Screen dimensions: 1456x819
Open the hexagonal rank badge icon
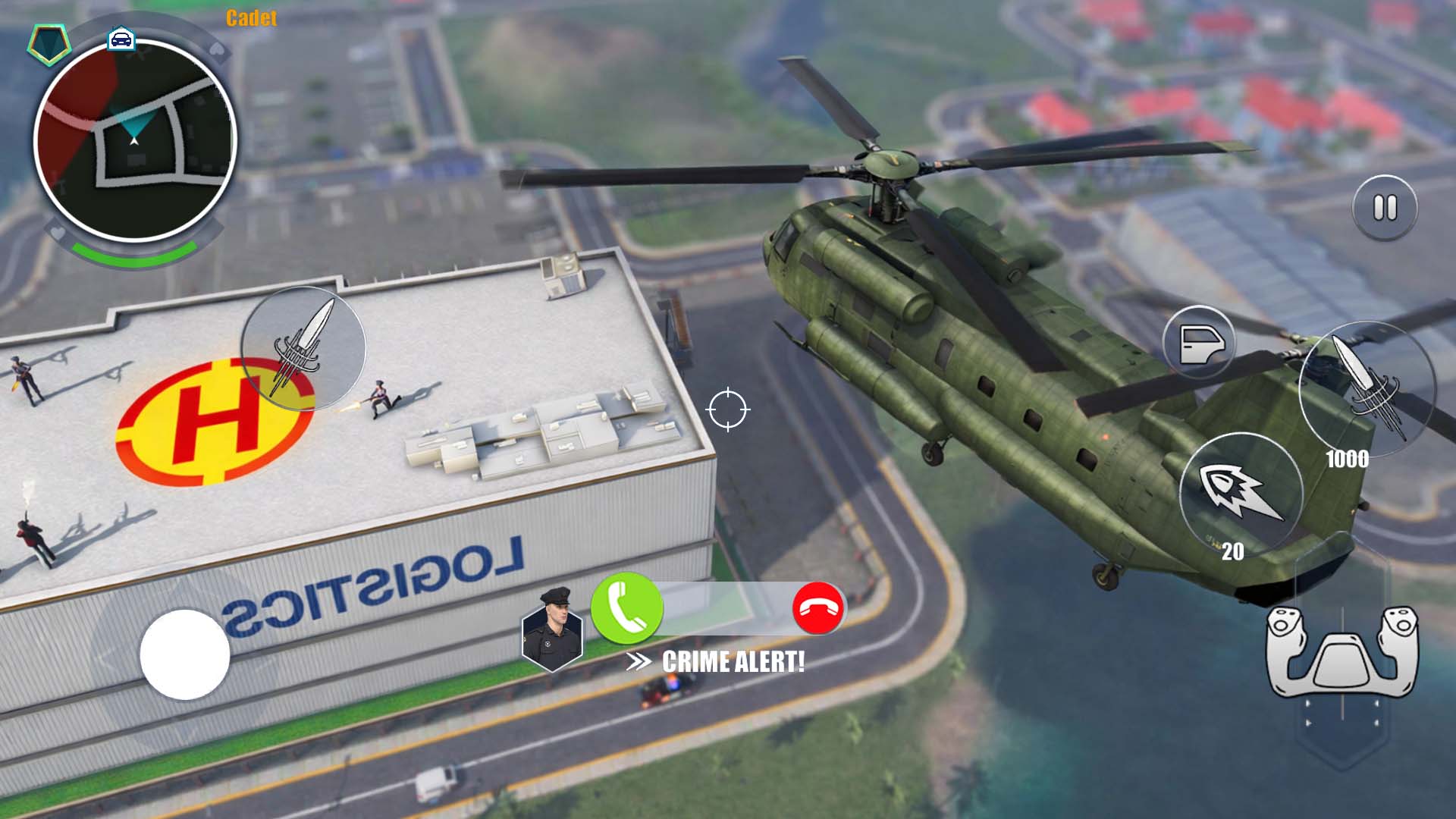tap(49, 43)
